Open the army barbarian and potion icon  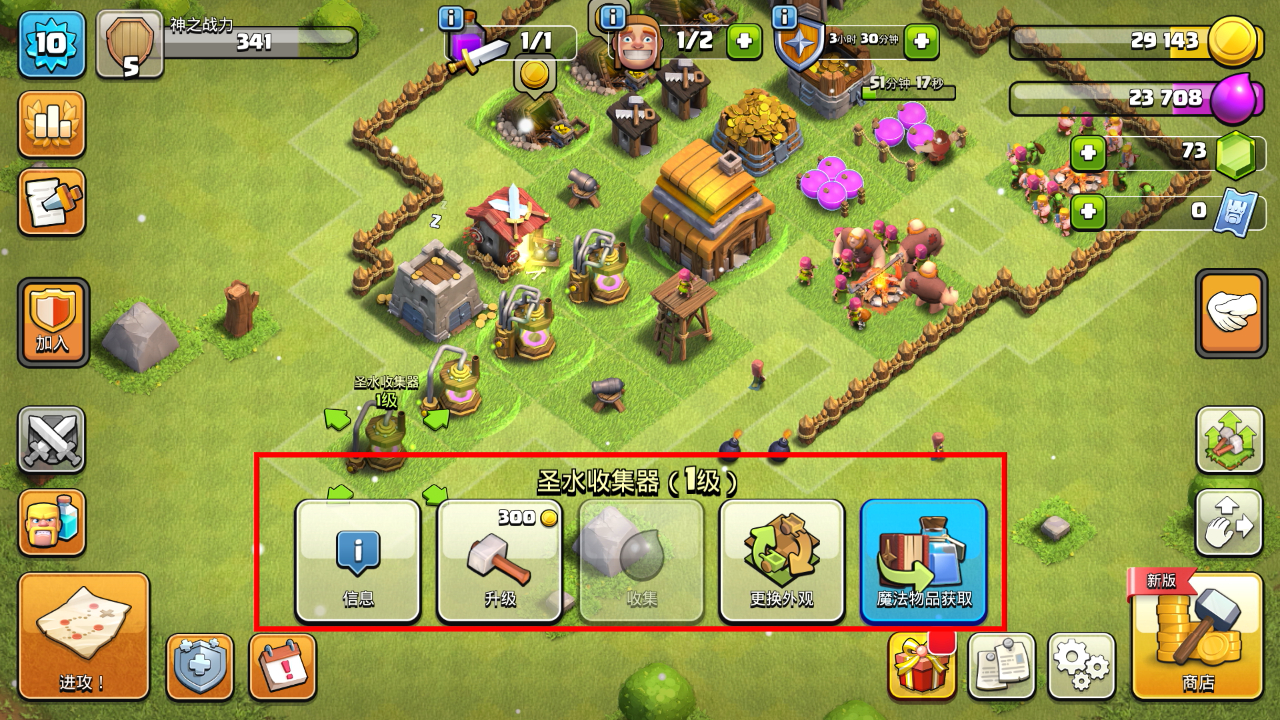coord(52,522)
